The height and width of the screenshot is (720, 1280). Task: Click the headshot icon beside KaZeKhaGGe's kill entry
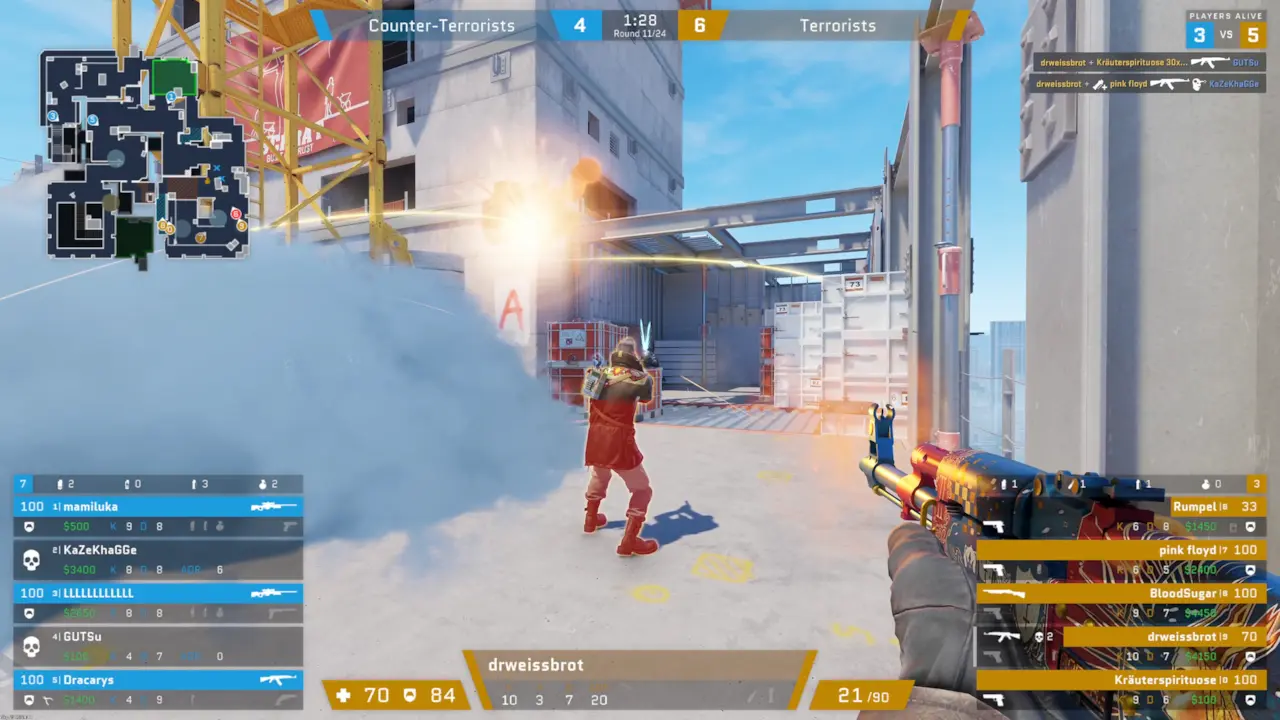(x=1198, y=83)
